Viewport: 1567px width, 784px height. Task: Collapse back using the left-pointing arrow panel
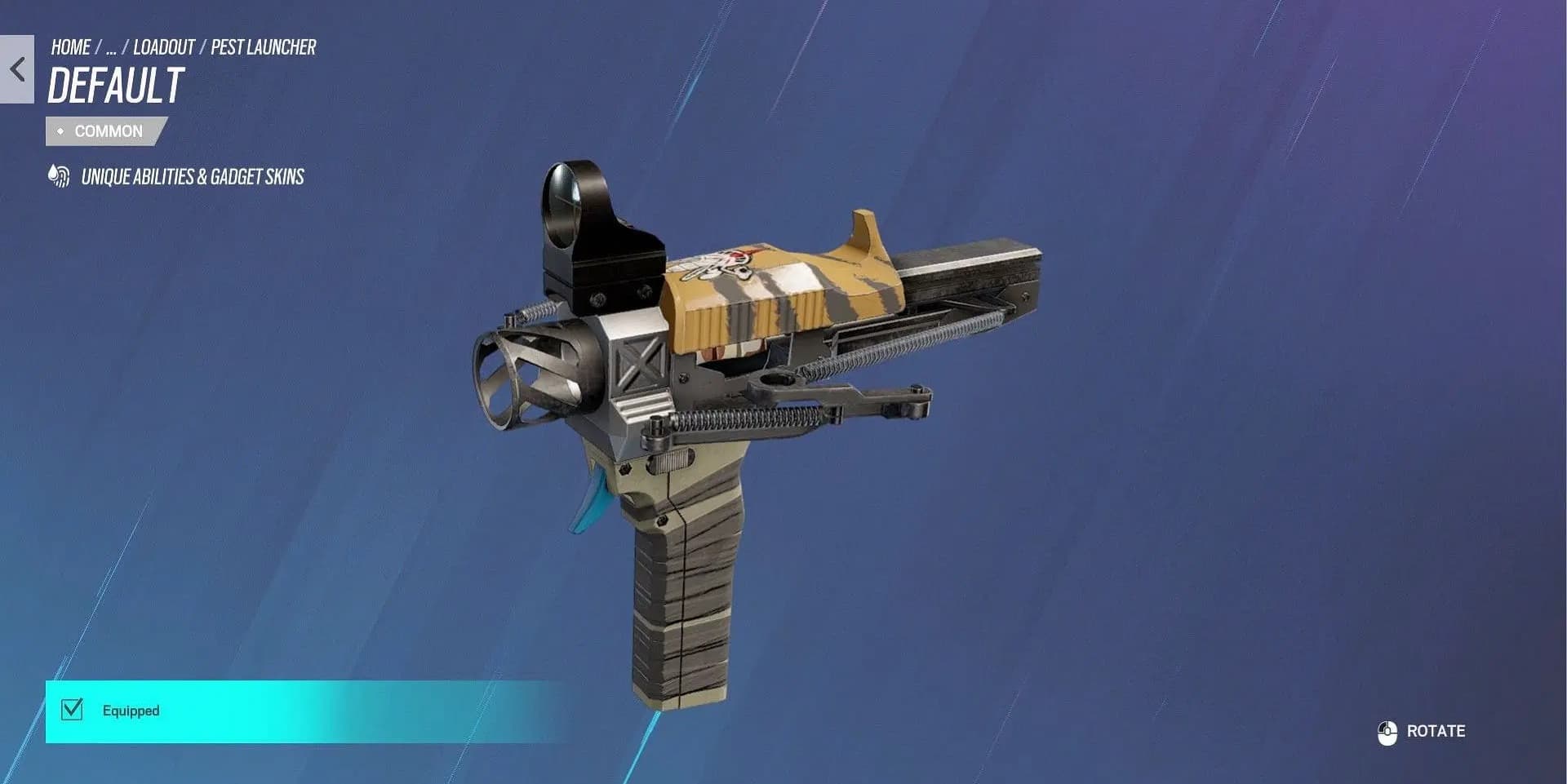point(17,69)
